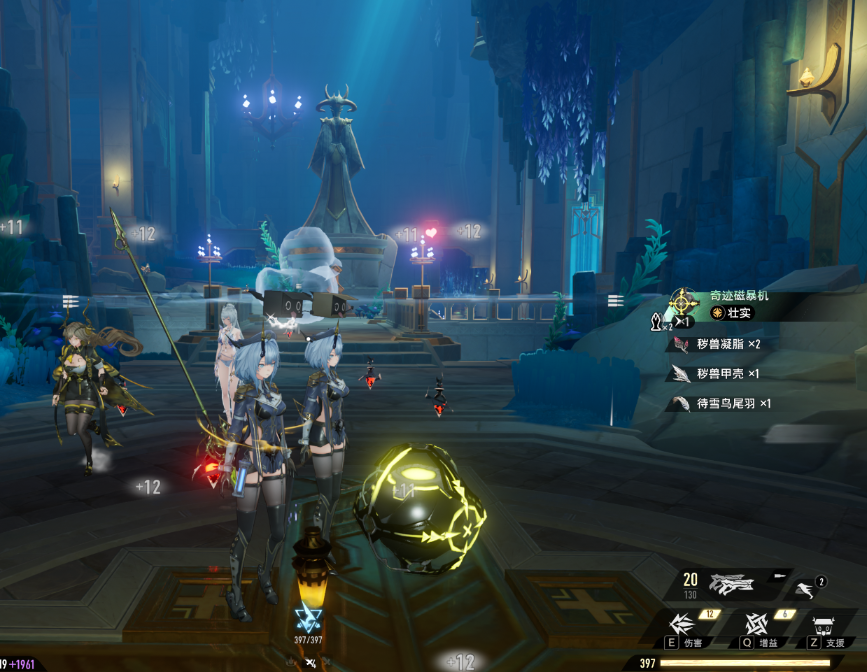Click the 秽兽凝脂 ×2 loot row
Image resolution: width=867 pixels, height=672 pixels.
click(717, 344)
